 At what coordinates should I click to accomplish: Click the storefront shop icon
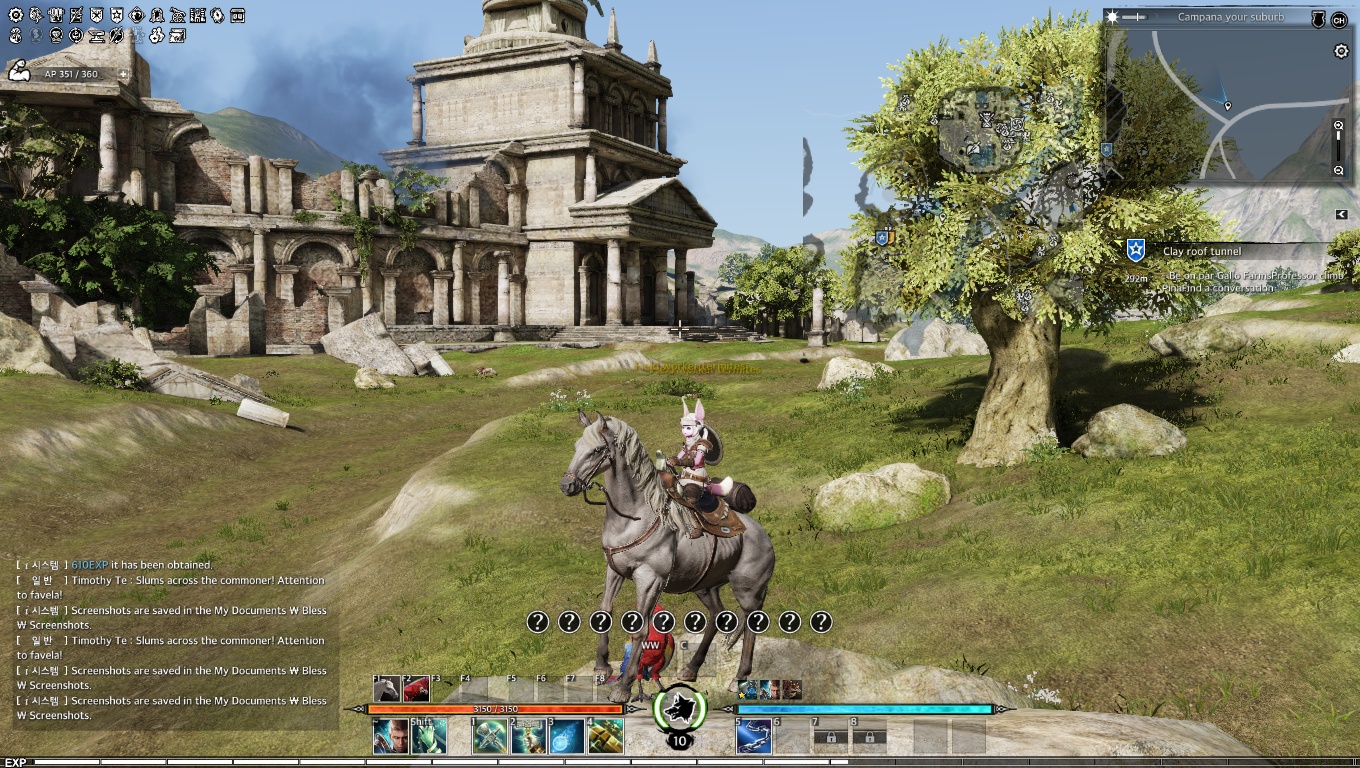[x=237, y=16]
